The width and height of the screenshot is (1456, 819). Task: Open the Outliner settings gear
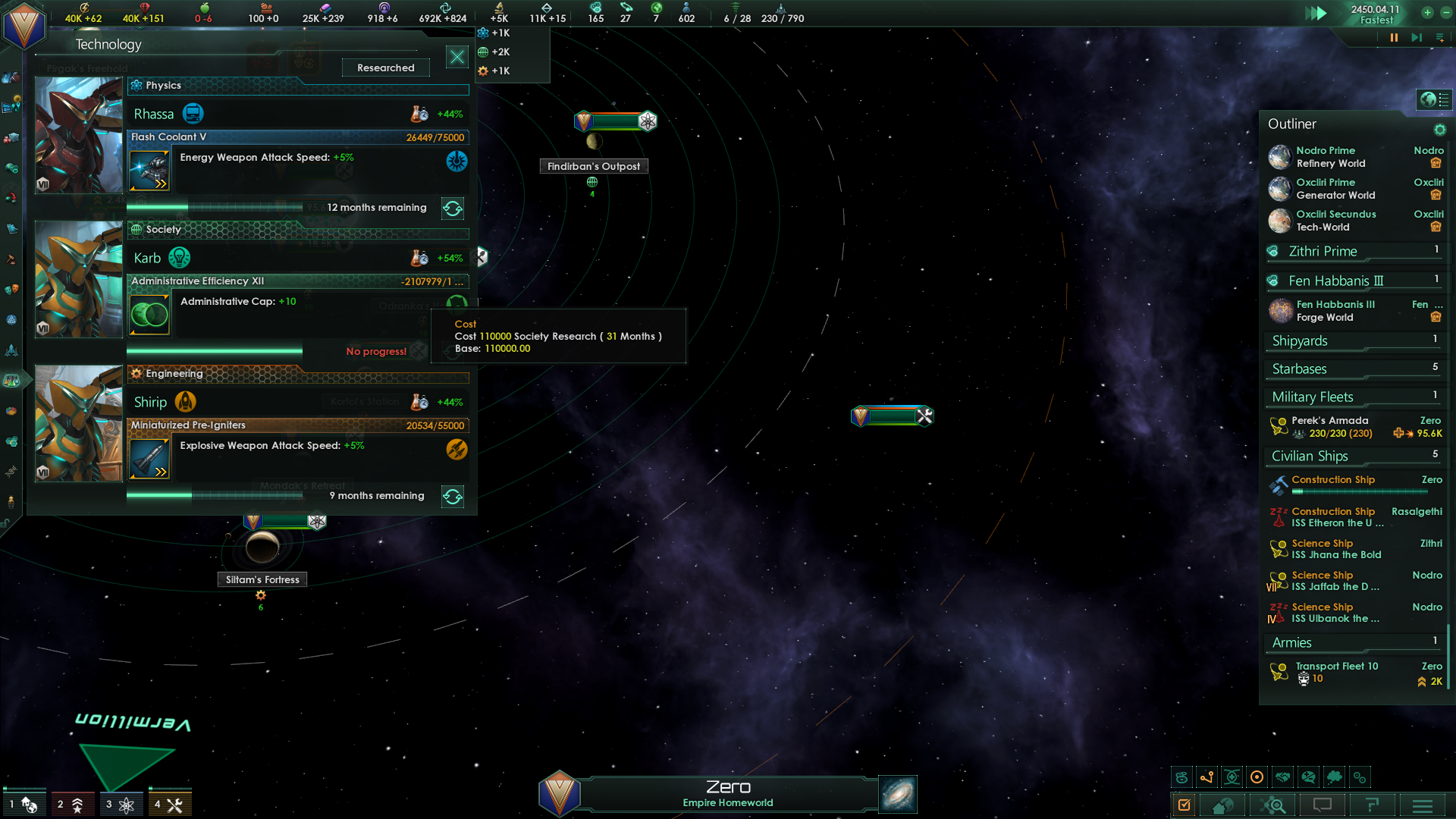pyautogui.click(x=1439, y=130)
